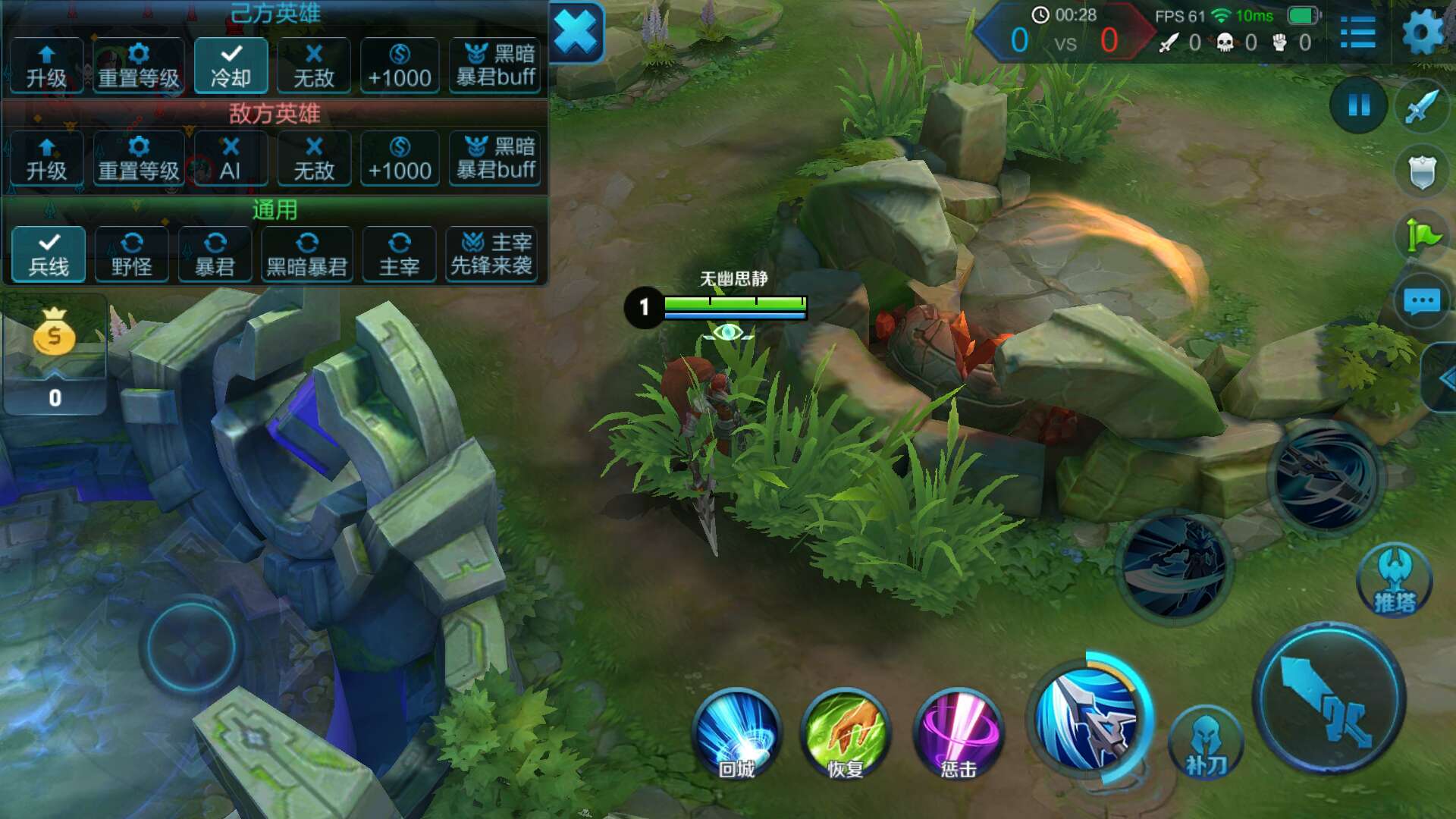Viewport: 1456px width, 819px height.
Task: Tap the 补刀 last-hit button
Action: pyautogui.click(x=1206, y=743)
